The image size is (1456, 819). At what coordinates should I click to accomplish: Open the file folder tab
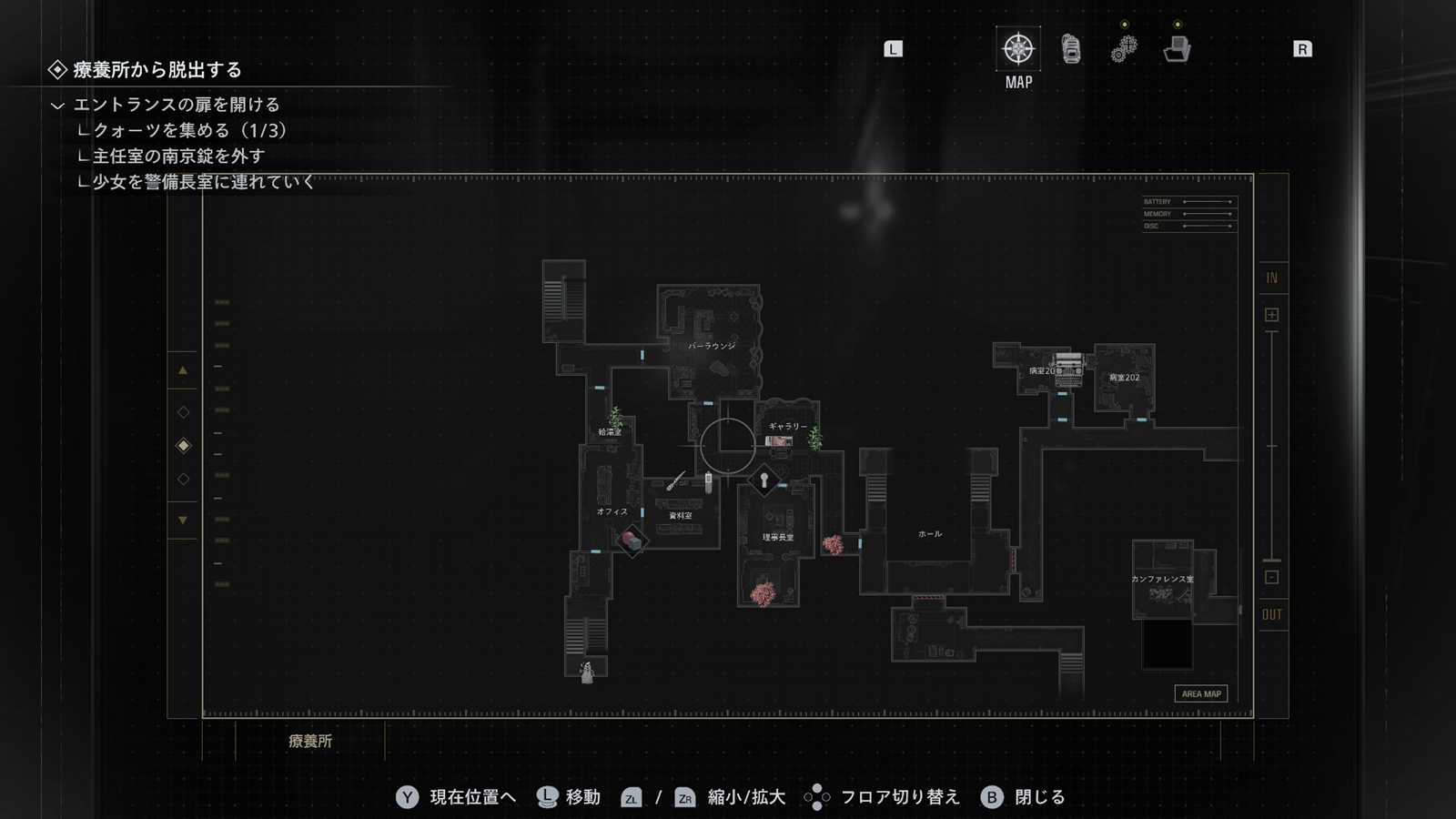coord(1177,49)
